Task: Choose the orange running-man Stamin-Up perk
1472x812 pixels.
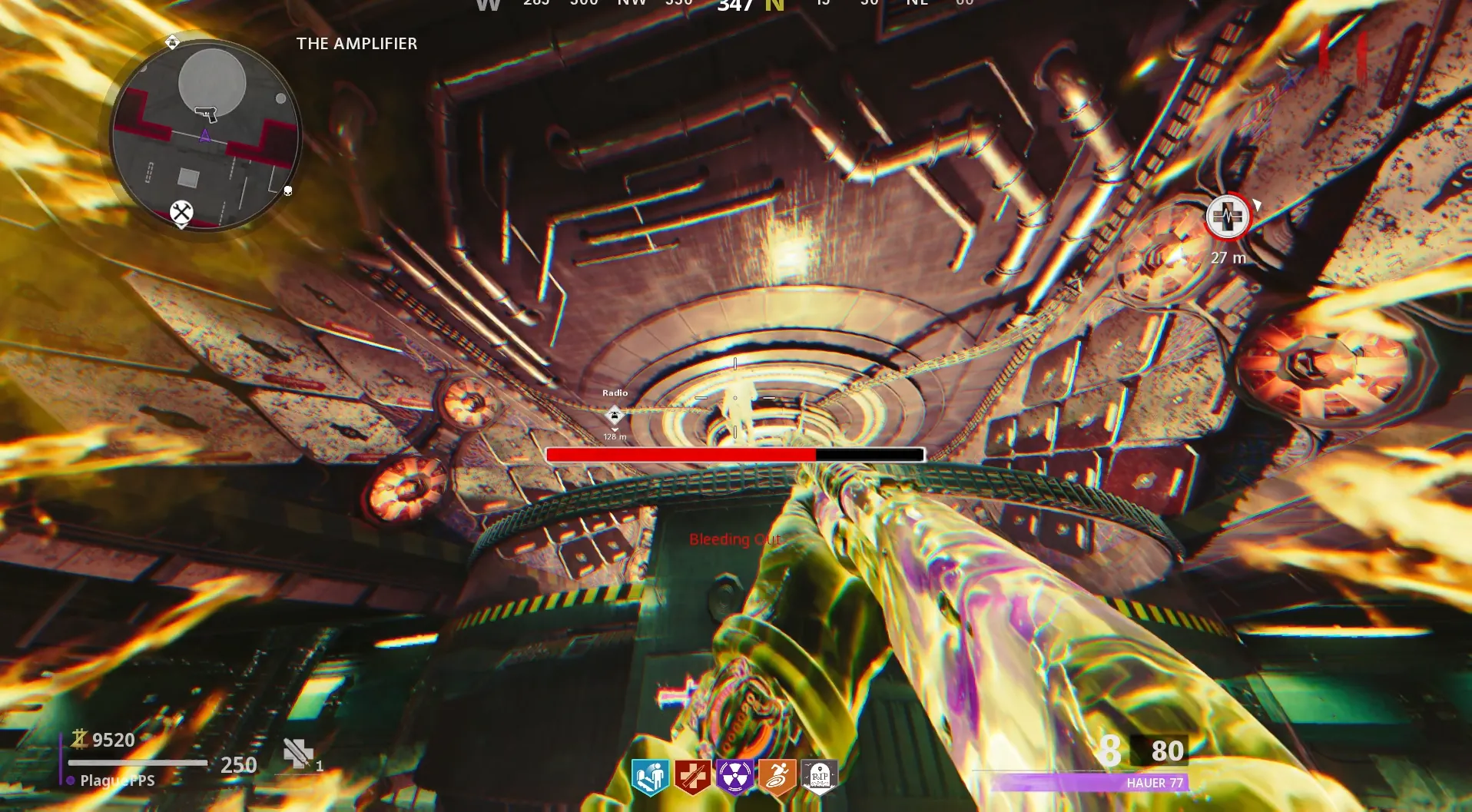Action: click(x=777, y=777)
